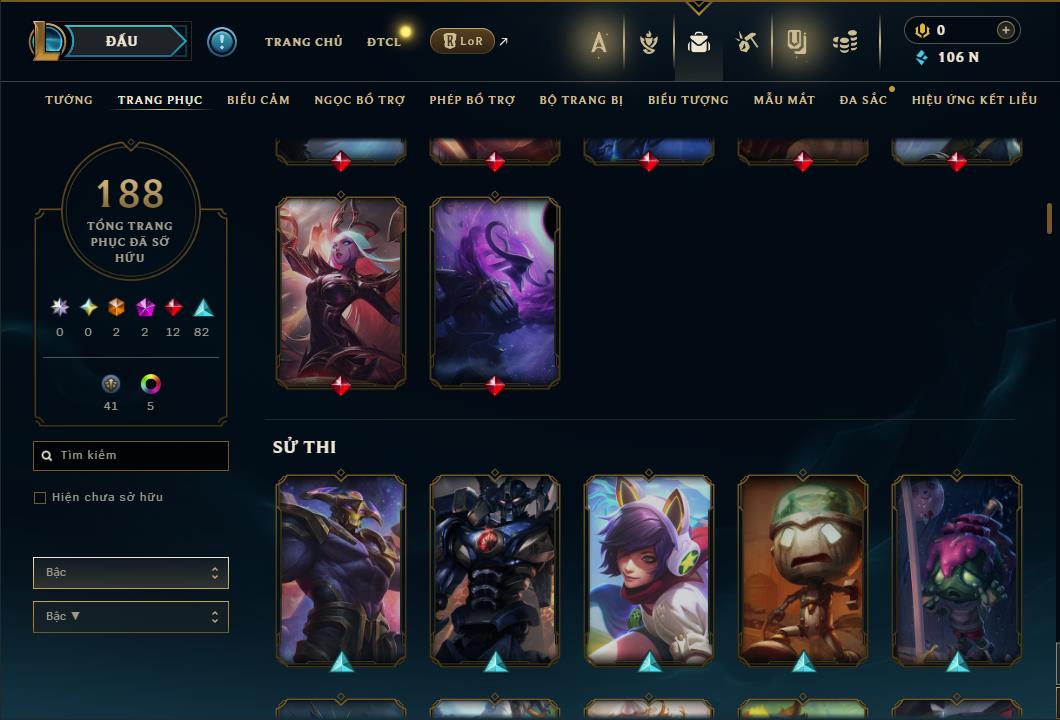The height and width of the screenshot is (720, 1060).
Task: Go to the BIỂU TƯỢNG tab
Action: (x=688, y=100)
